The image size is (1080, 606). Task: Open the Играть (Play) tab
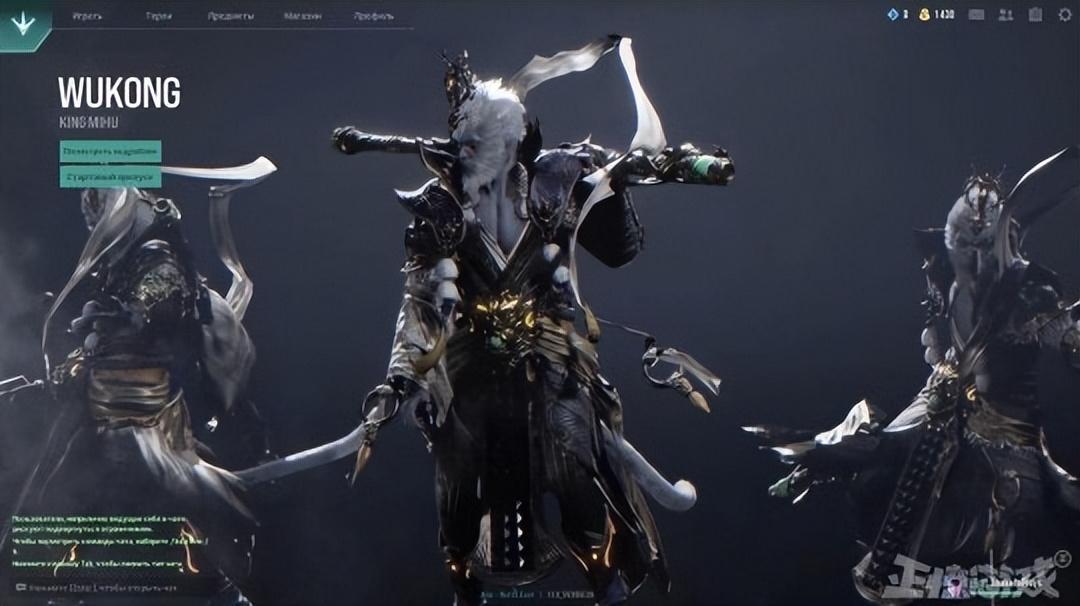(x=87, y=16)
